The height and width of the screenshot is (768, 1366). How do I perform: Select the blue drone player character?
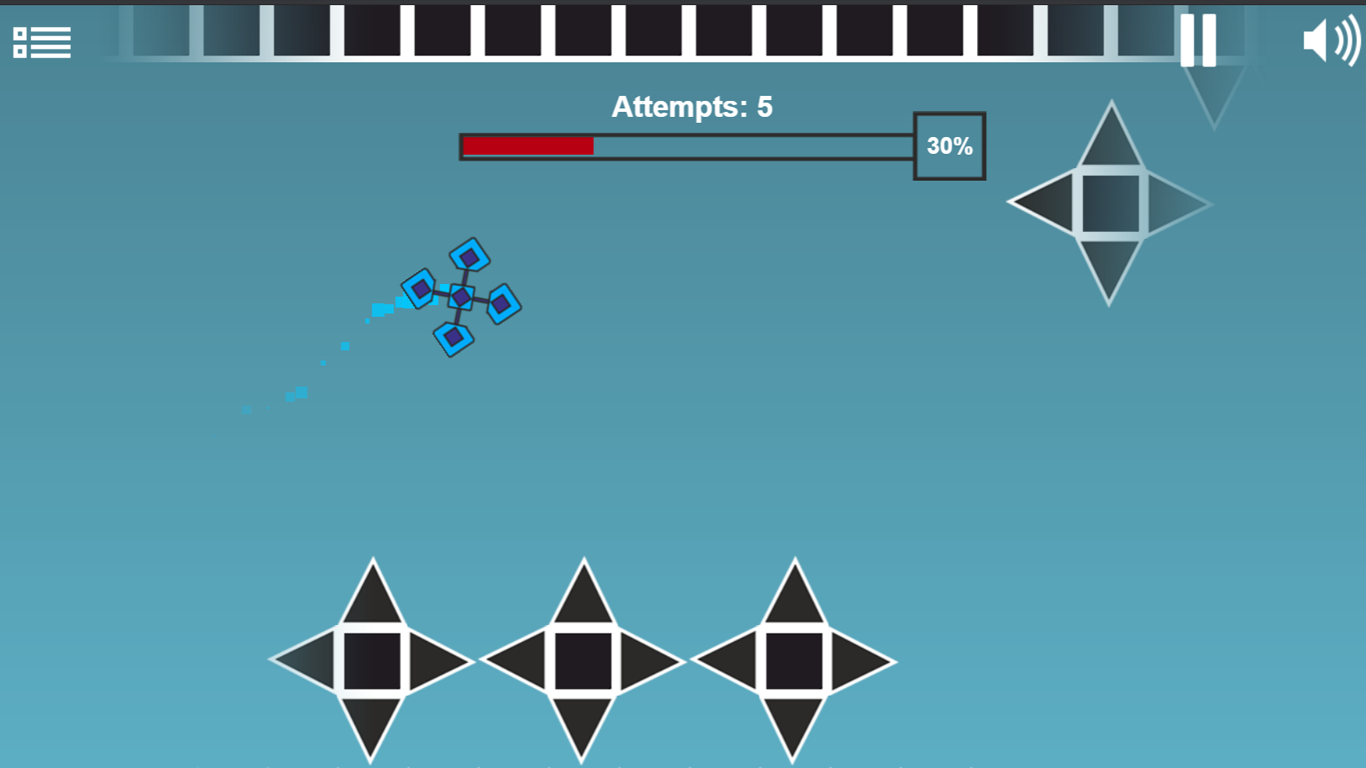click(x=462, y=297)
